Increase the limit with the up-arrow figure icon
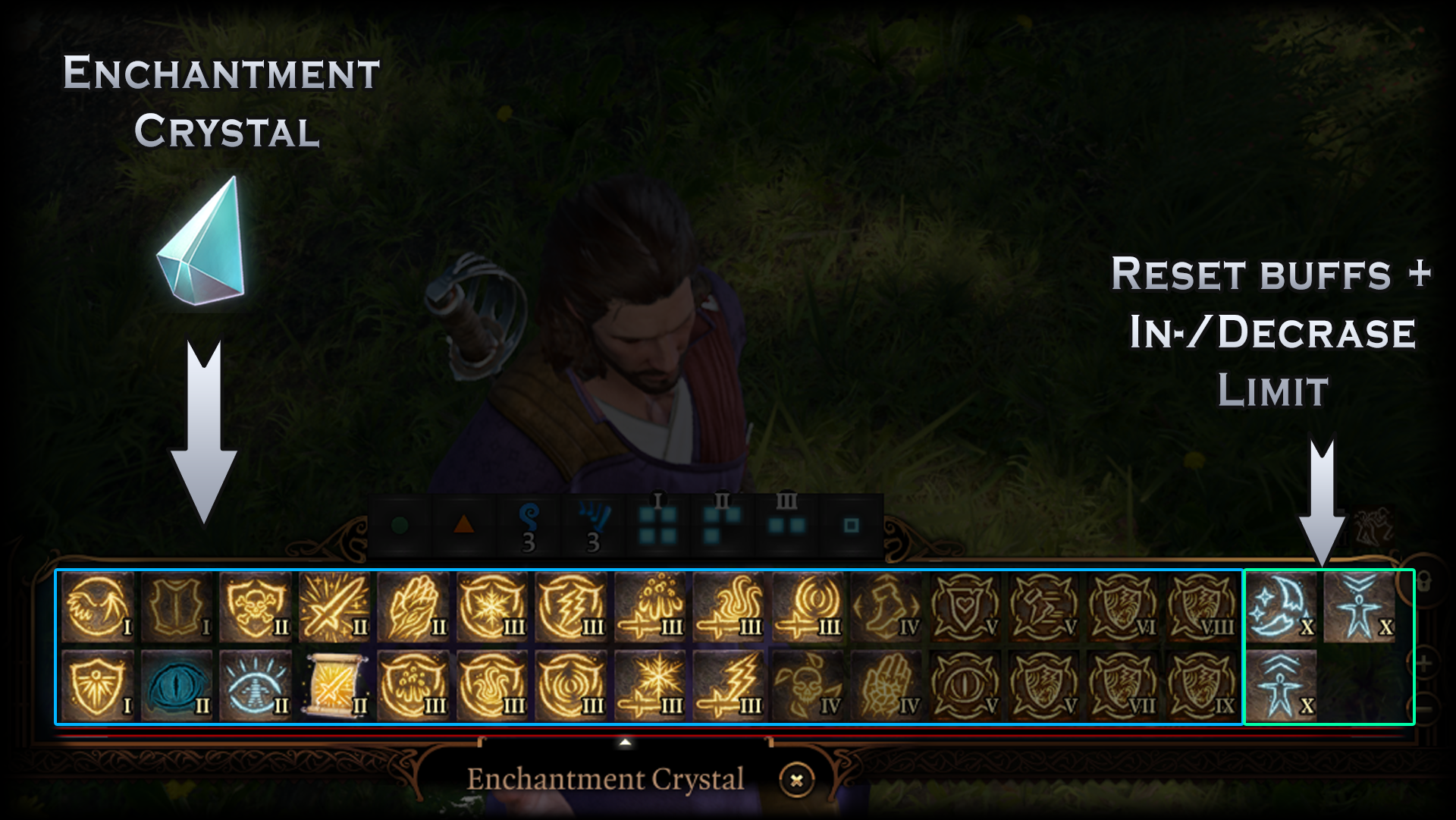This screenshot has width=1456, height=820. point(1280,686)
